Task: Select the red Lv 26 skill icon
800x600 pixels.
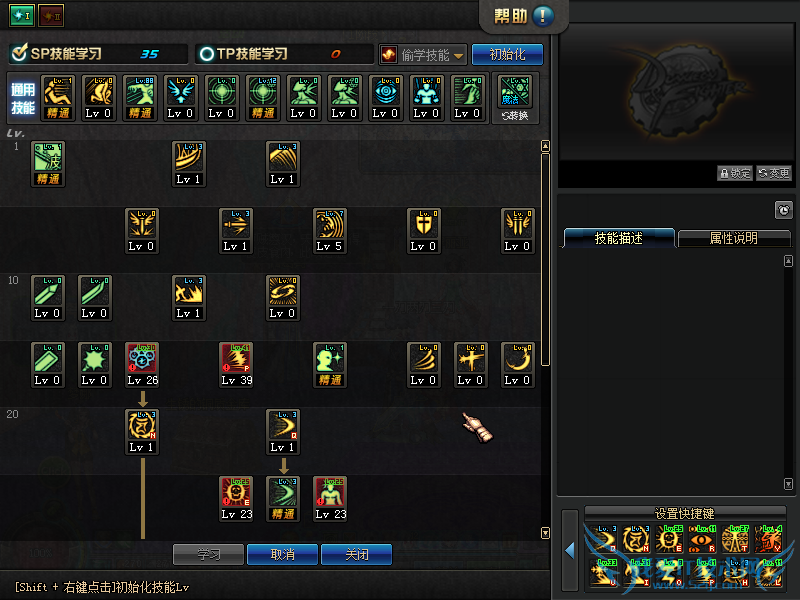Action: (141, 364)
